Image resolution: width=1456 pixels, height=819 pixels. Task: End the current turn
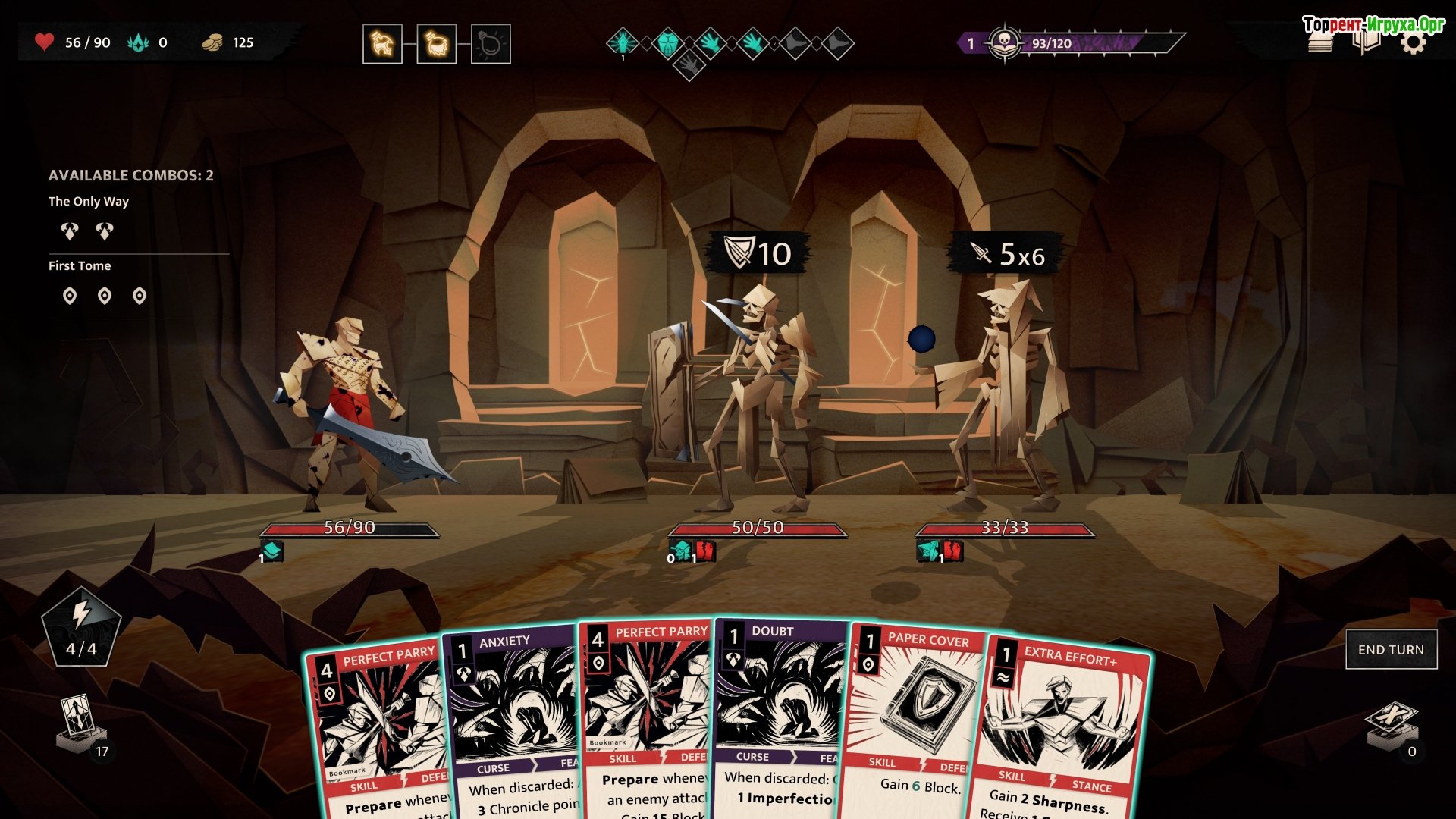click(x=1391, y=650)
